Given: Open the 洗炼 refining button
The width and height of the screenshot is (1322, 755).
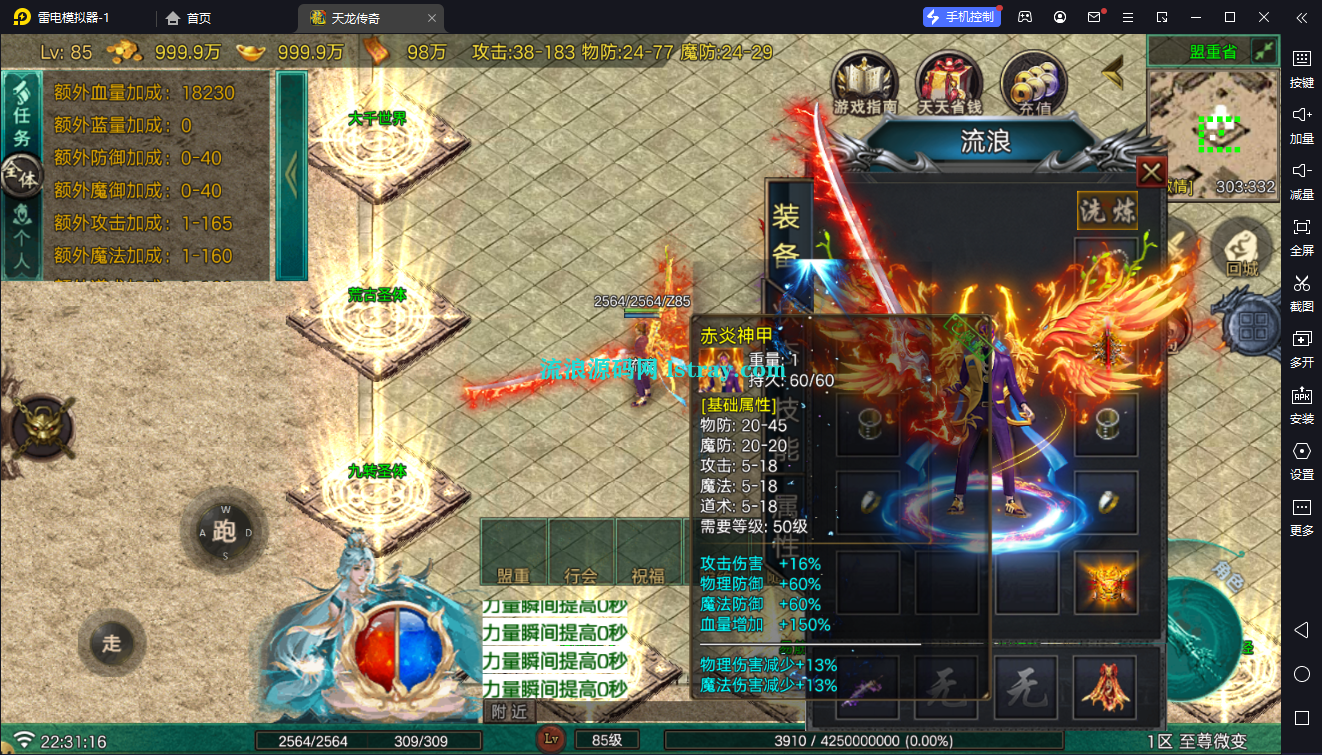Looking at the screenshot, I should coord(1107,210).
